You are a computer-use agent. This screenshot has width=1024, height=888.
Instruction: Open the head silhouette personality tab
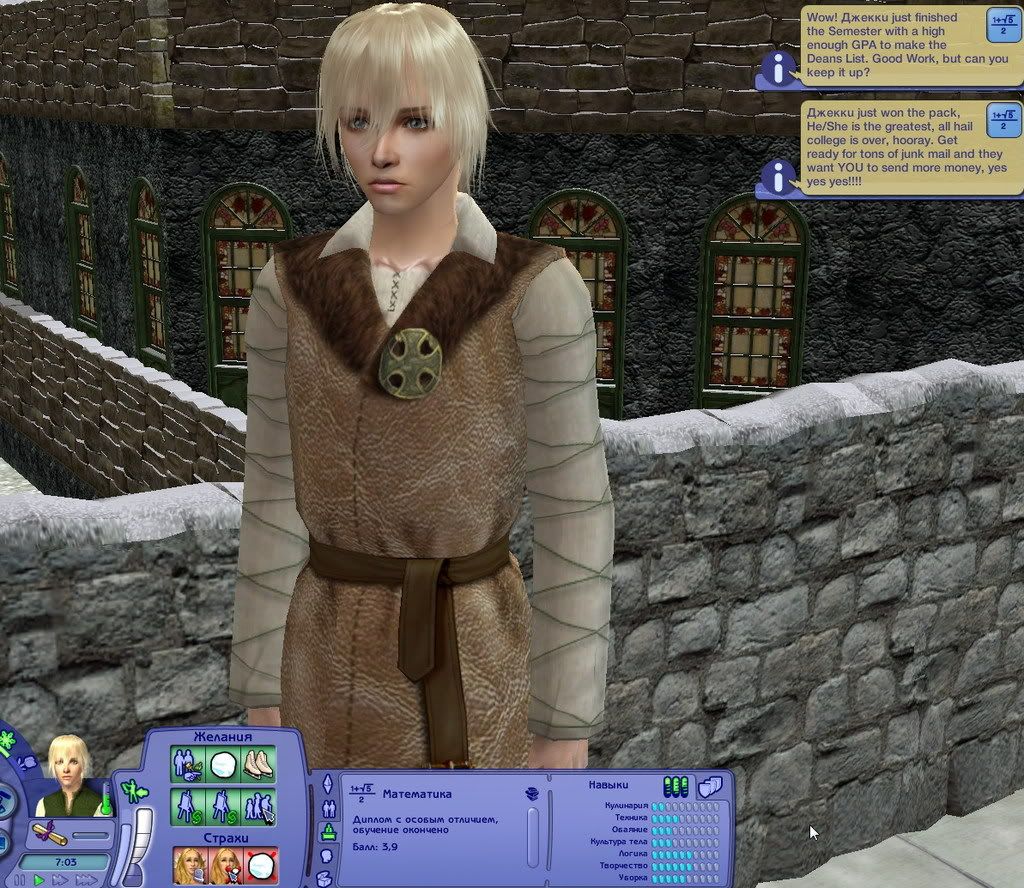pos(326,856)
